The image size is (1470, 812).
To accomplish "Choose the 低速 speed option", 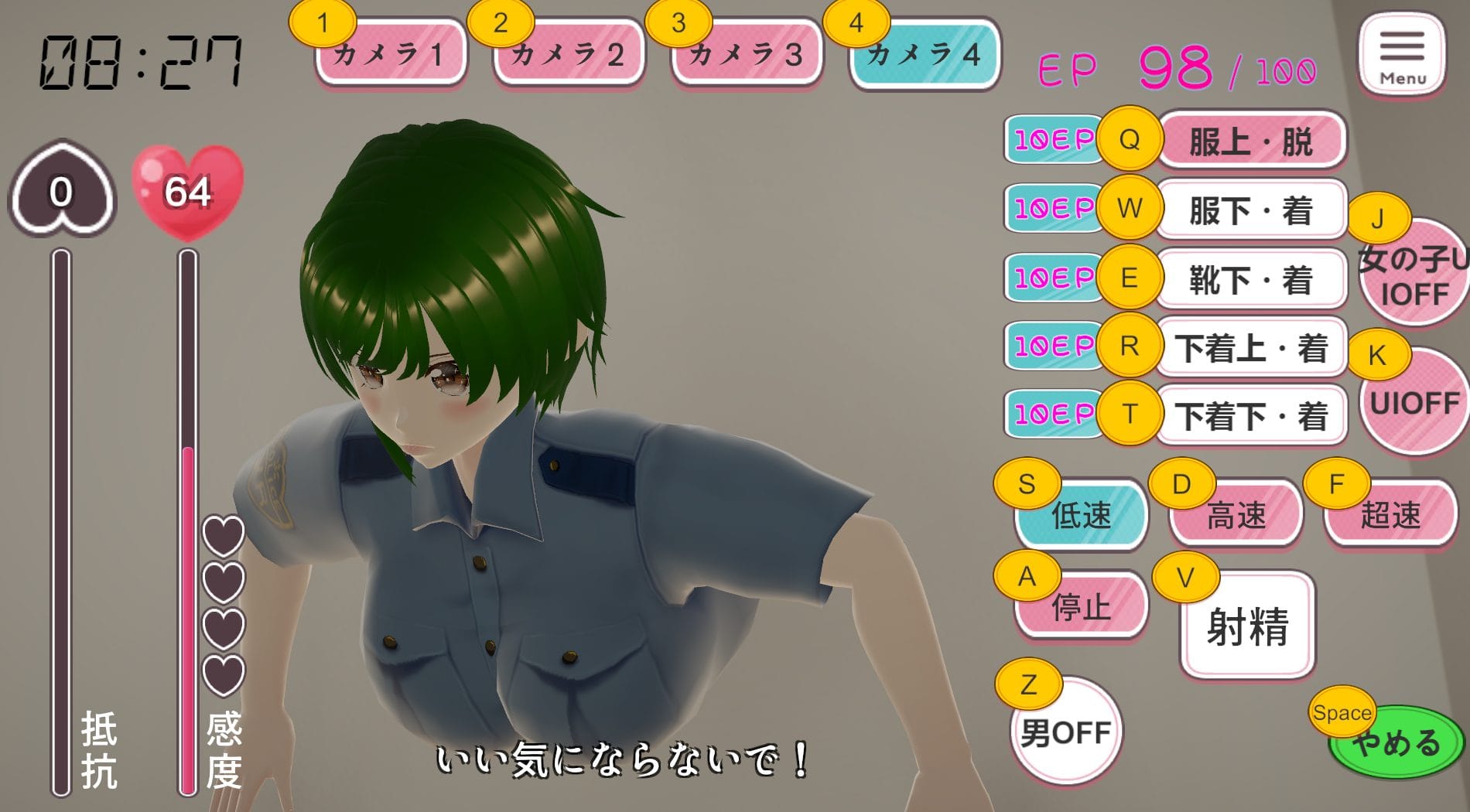I will (x=1082, y=515).
